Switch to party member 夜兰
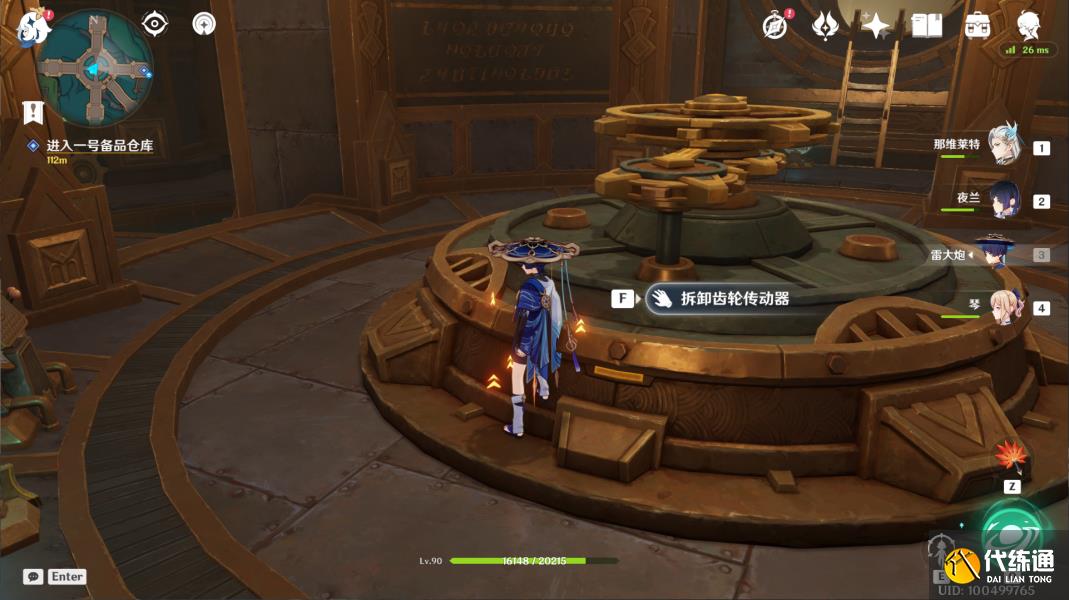This screenshot has width=1069, height=600. pyautogui.click(x=1003, y=200)
